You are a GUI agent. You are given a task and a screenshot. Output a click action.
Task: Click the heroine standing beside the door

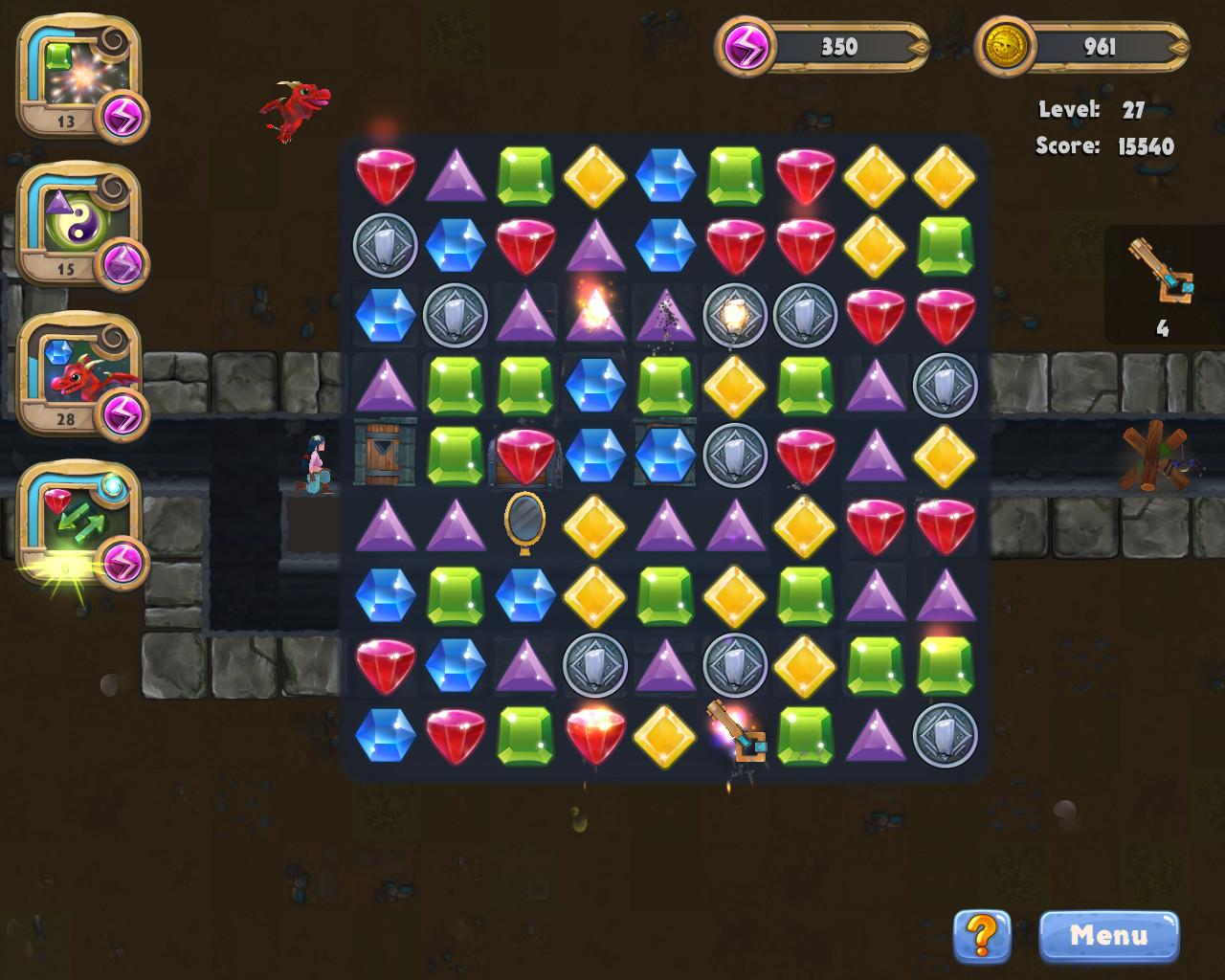(x=316, y=462)
